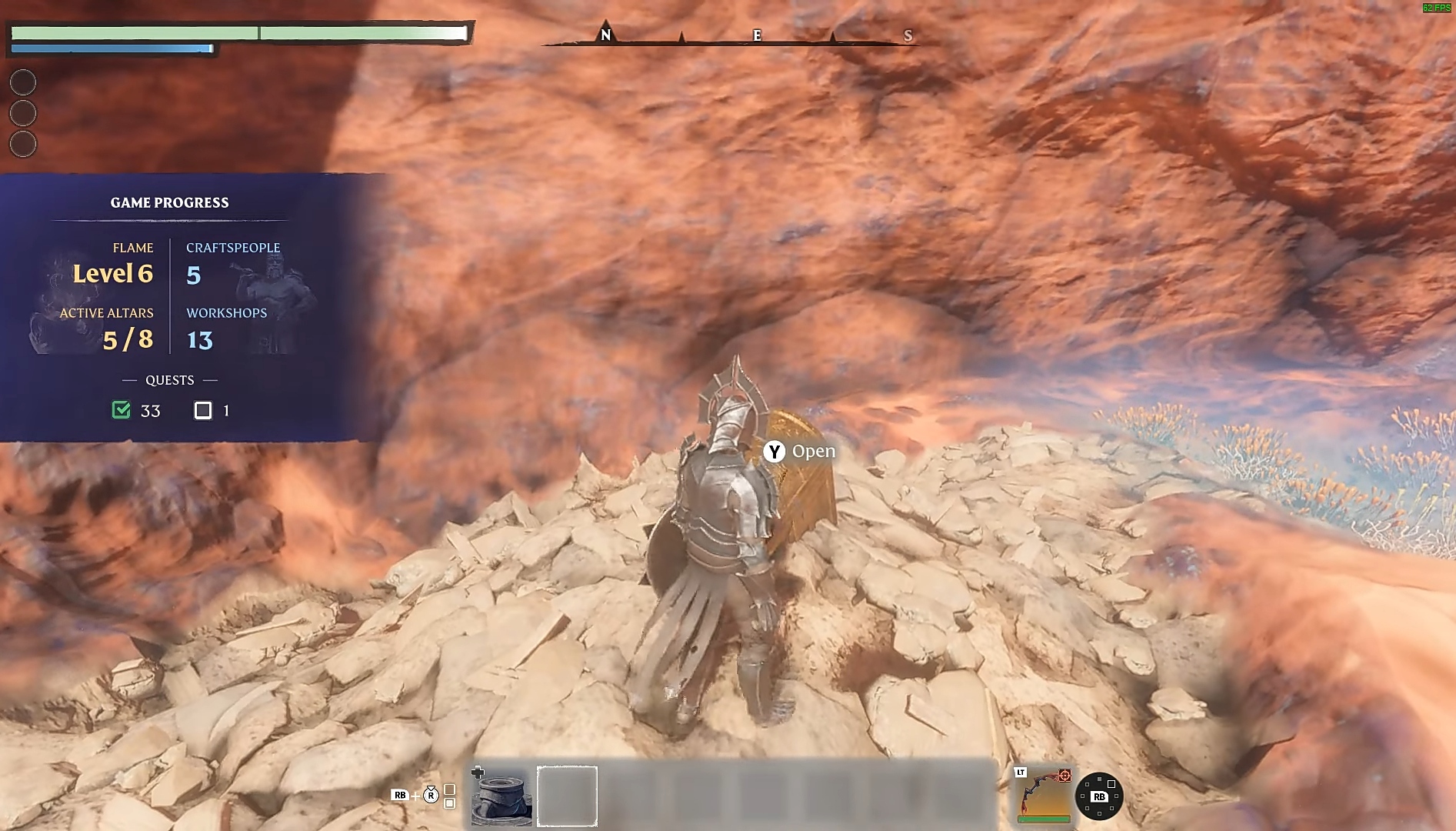
Task: Click the Y button prompt on the chest
Action: click(774, 452)
